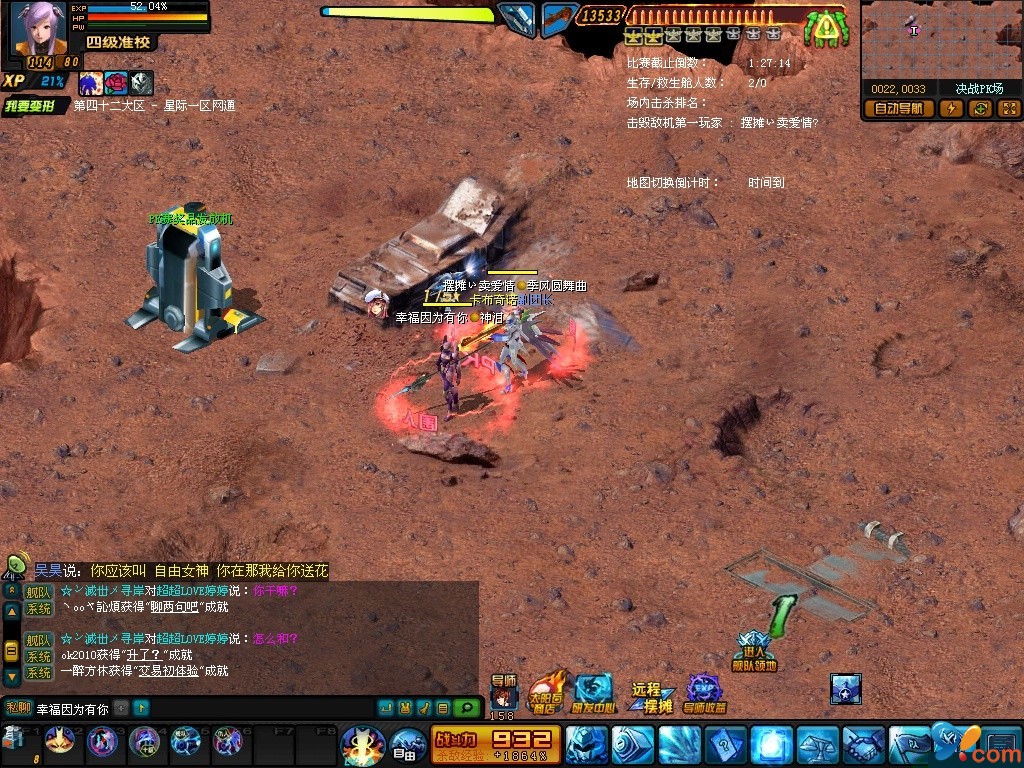This screenshot has width=1024, height=768.
Task: Click the lightning bolt button under minimap
Action: pyautogui.click(x=951, y=109)
